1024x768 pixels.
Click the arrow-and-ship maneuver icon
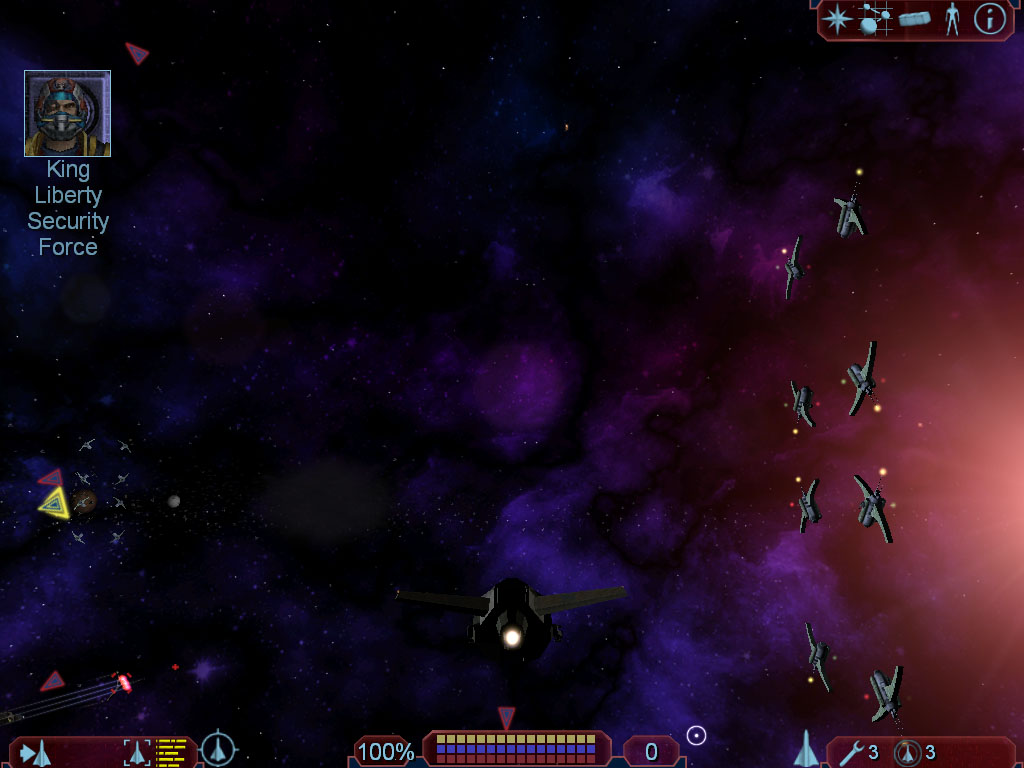tap(35, 752)
